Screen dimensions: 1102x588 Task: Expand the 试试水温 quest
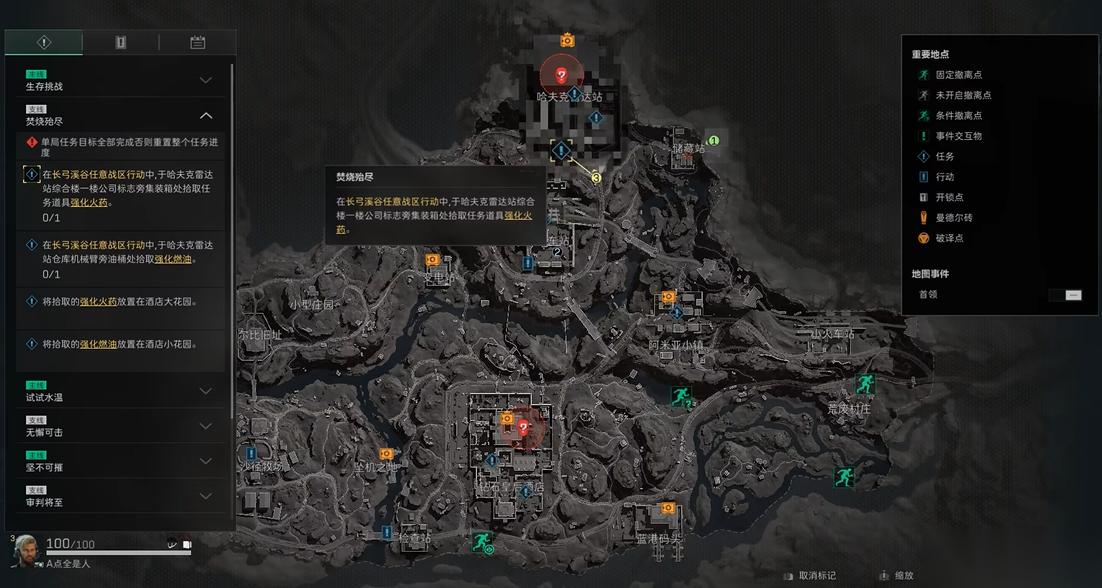(x=206, y=391)
